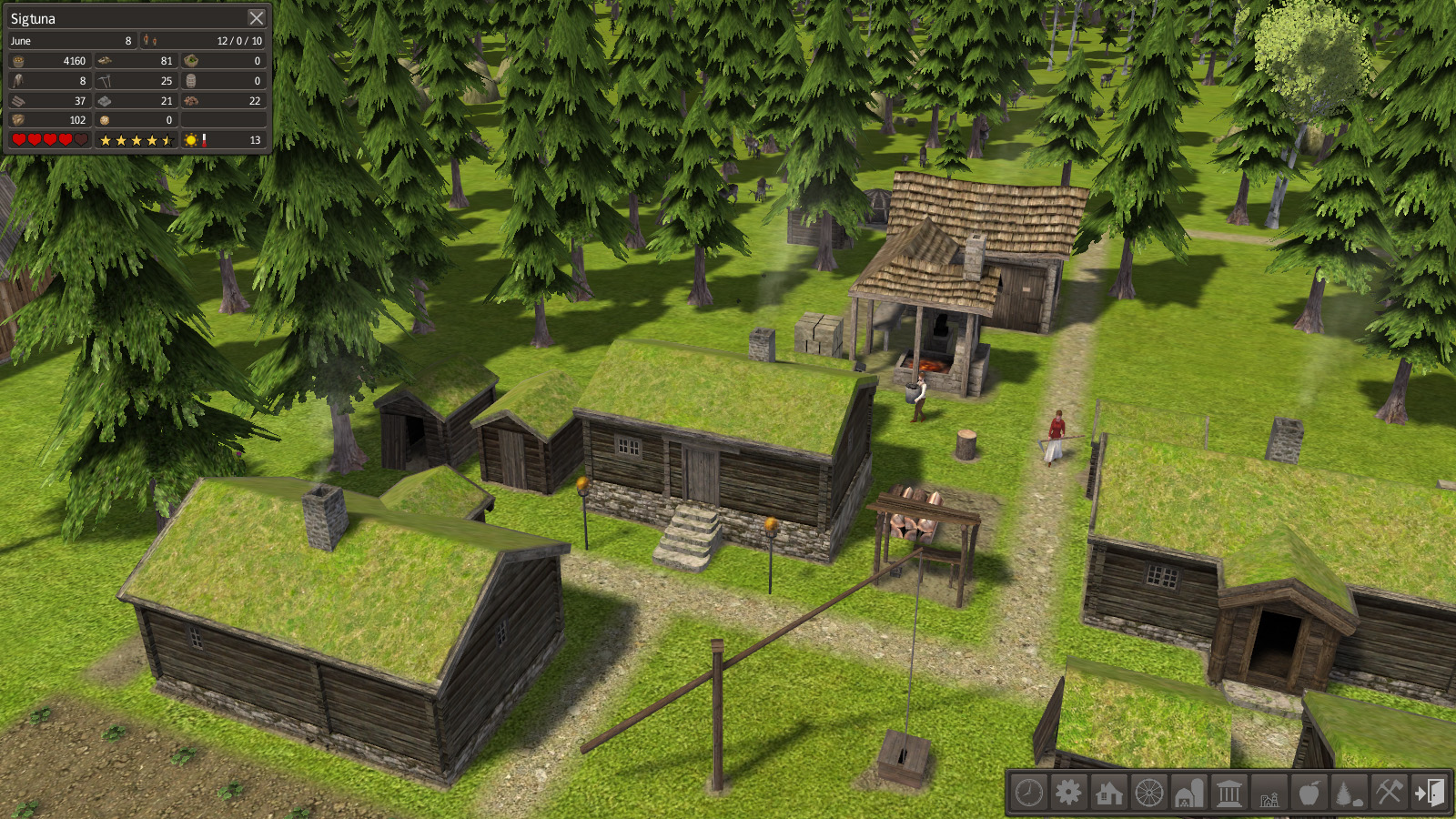Select the tree and rock resource menu

pos(1349,793)
